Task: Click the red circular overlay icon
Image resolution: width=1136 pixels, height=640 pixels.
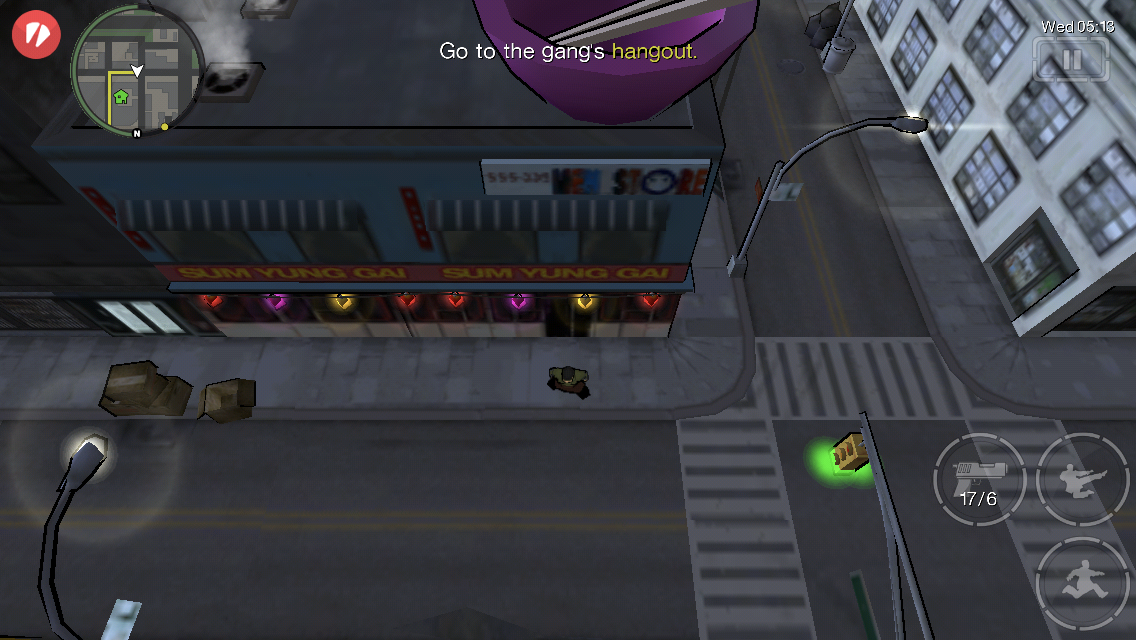Action: (36, 35)
